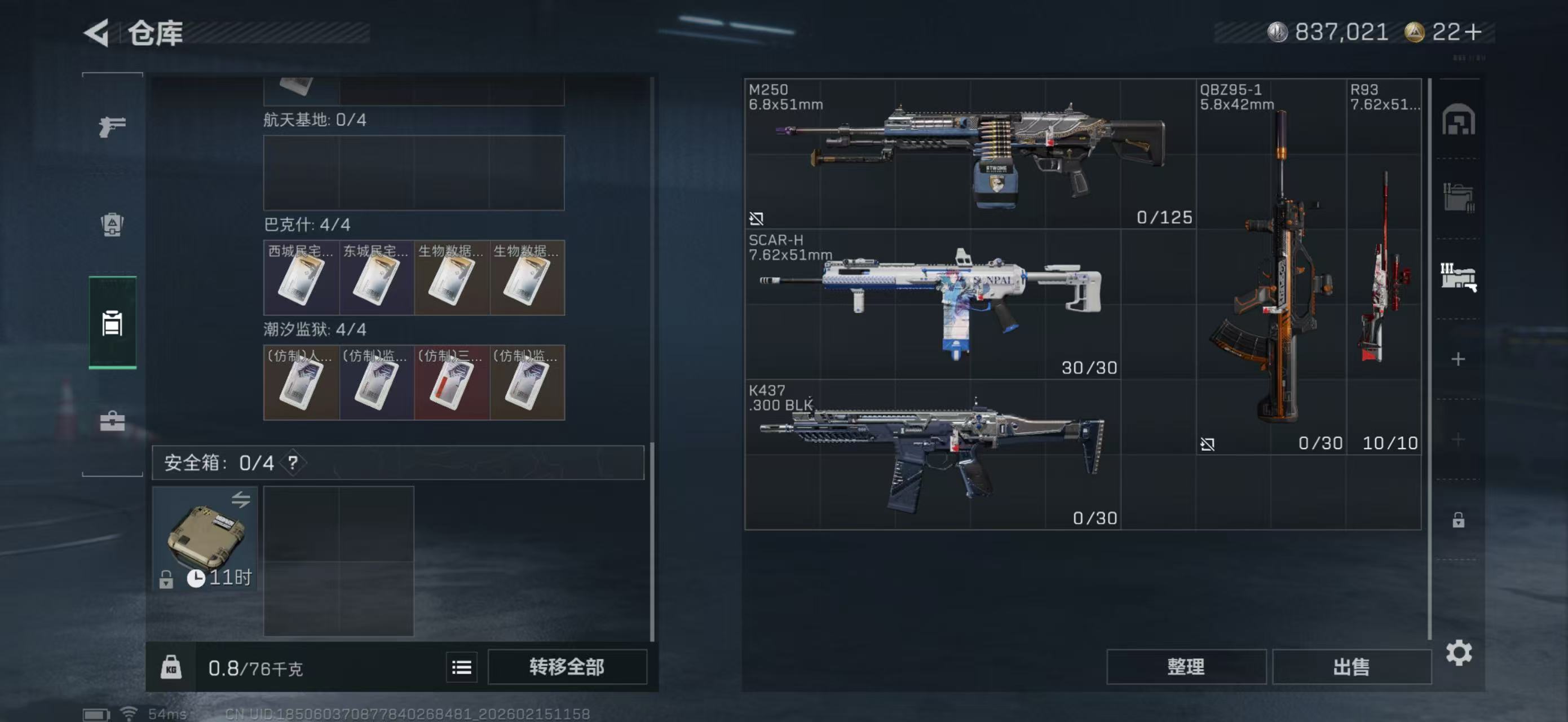Open the 出售 sell option
Screen dimensions: 1568x722
(1351, 667)
